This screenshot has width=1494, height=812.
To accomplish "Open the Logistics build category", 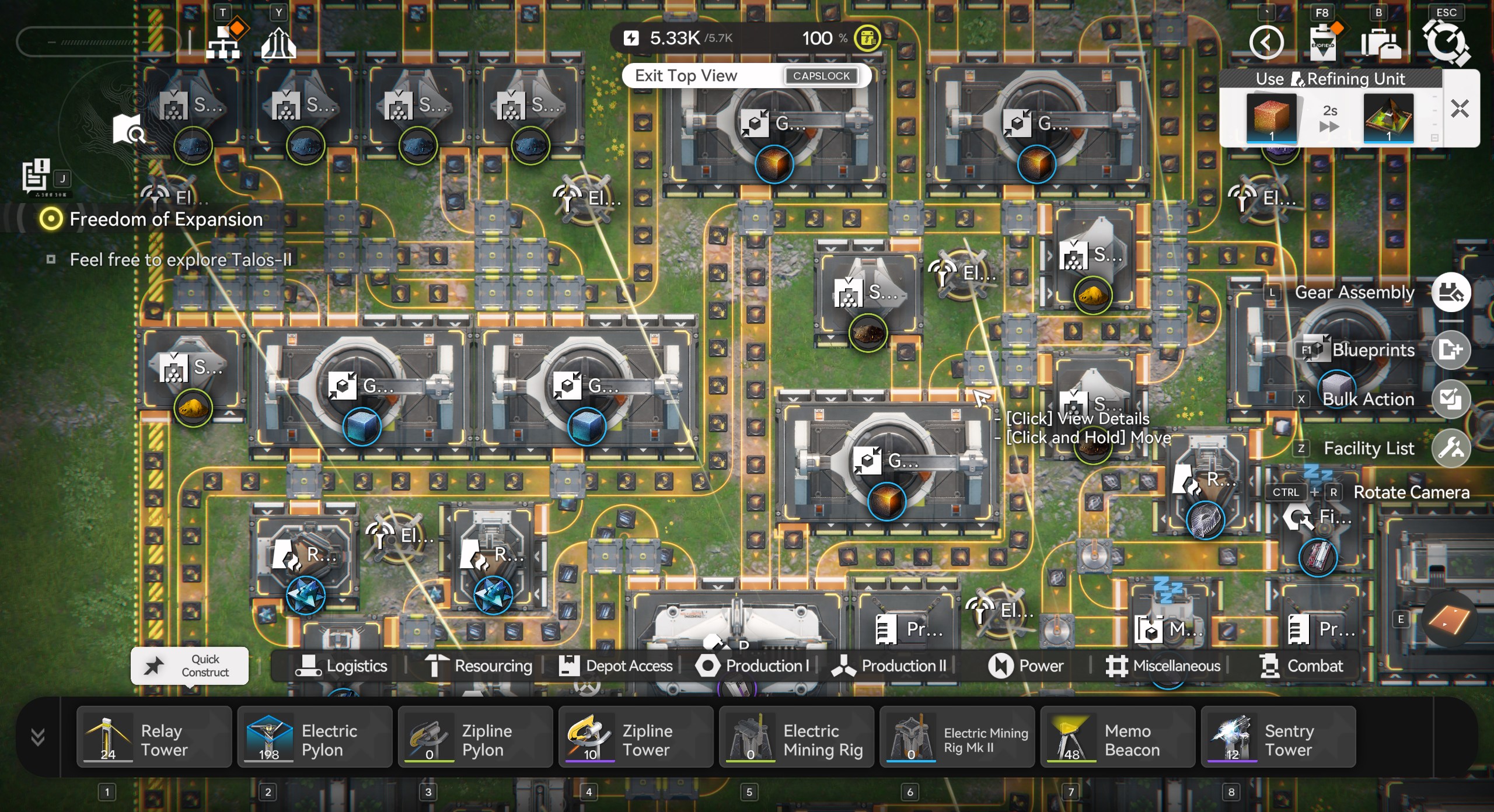I will pos(341,666).
